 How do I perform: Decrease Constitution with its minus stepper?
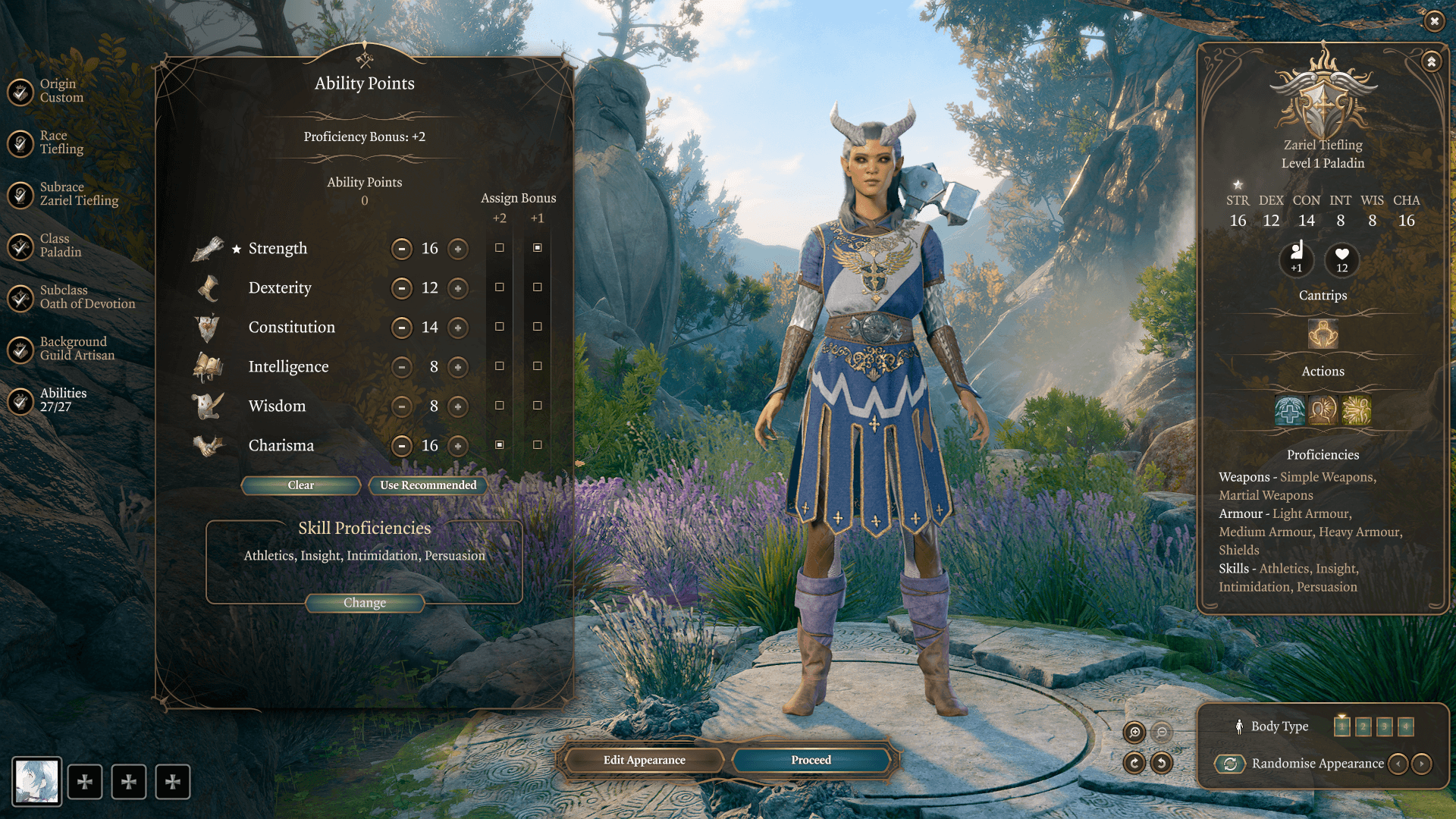pos(402,328)
